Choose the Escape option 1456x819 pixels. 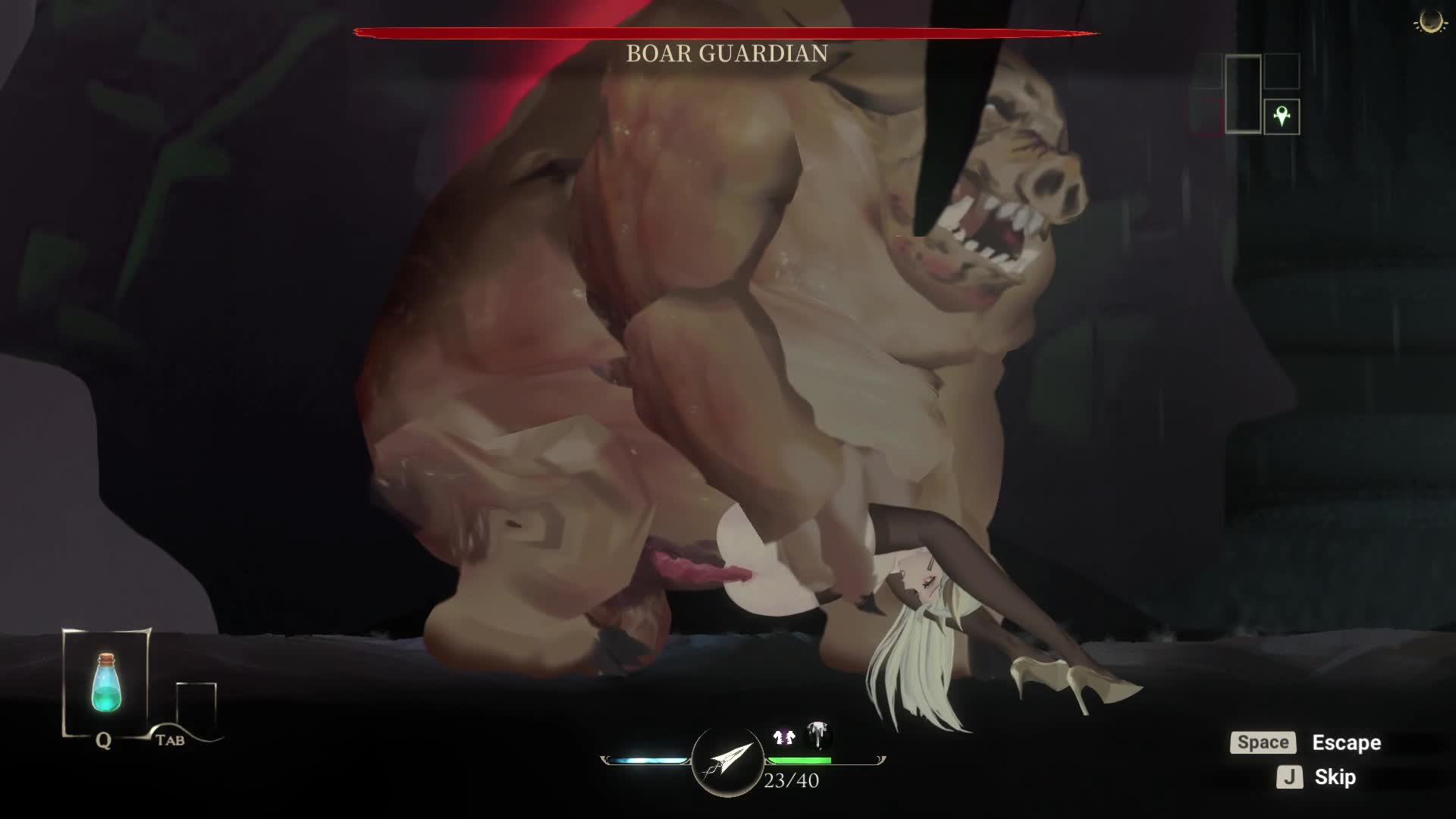pos(1346,742)
